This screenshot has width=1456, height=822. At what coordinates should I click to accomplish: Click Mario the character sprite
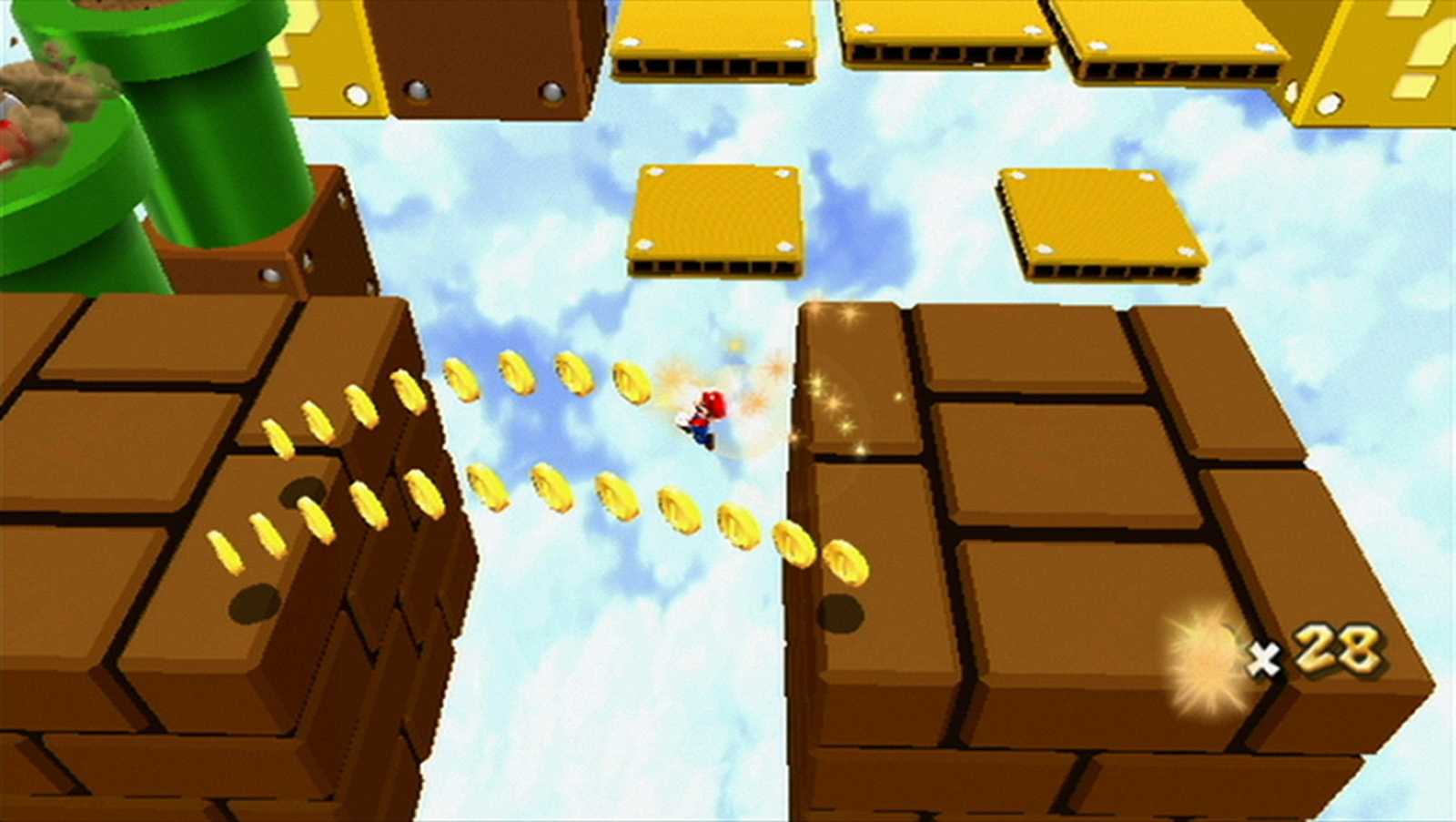[x=708, y=414]
